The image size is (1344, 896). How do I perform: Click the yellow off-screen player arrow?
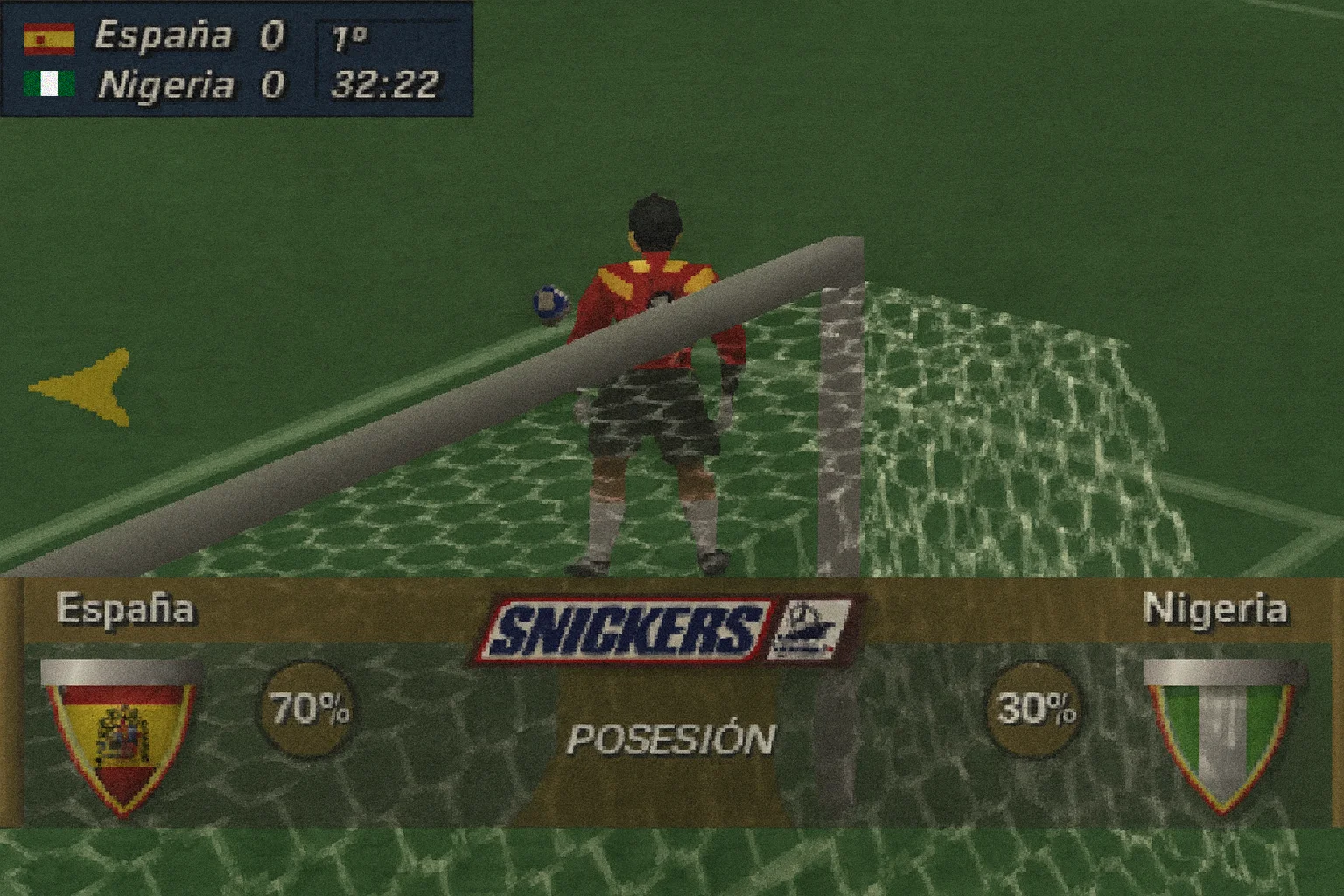(x=86, y=388)
